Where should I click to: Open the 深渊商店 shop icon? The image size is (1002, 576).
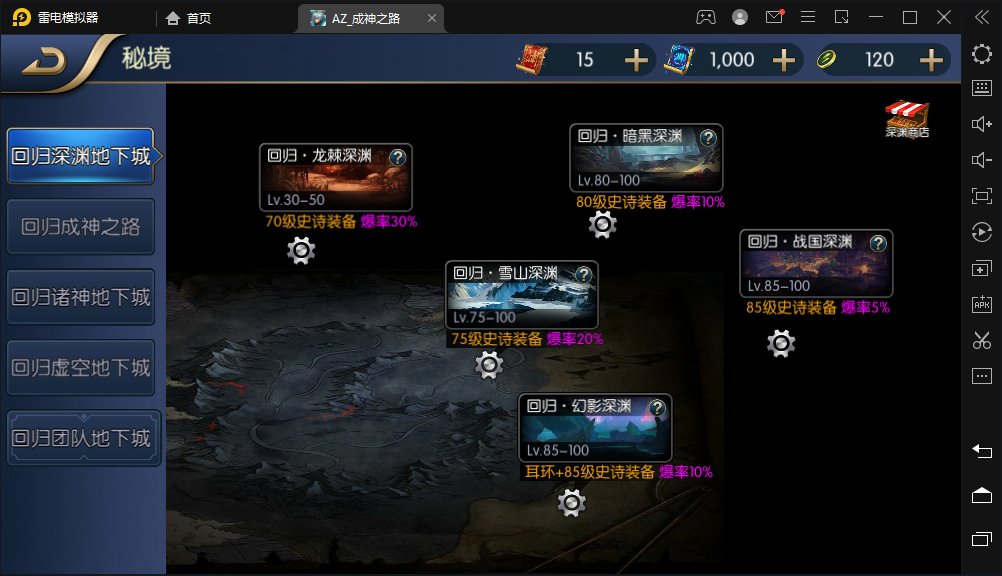click(x=907, y=117)
